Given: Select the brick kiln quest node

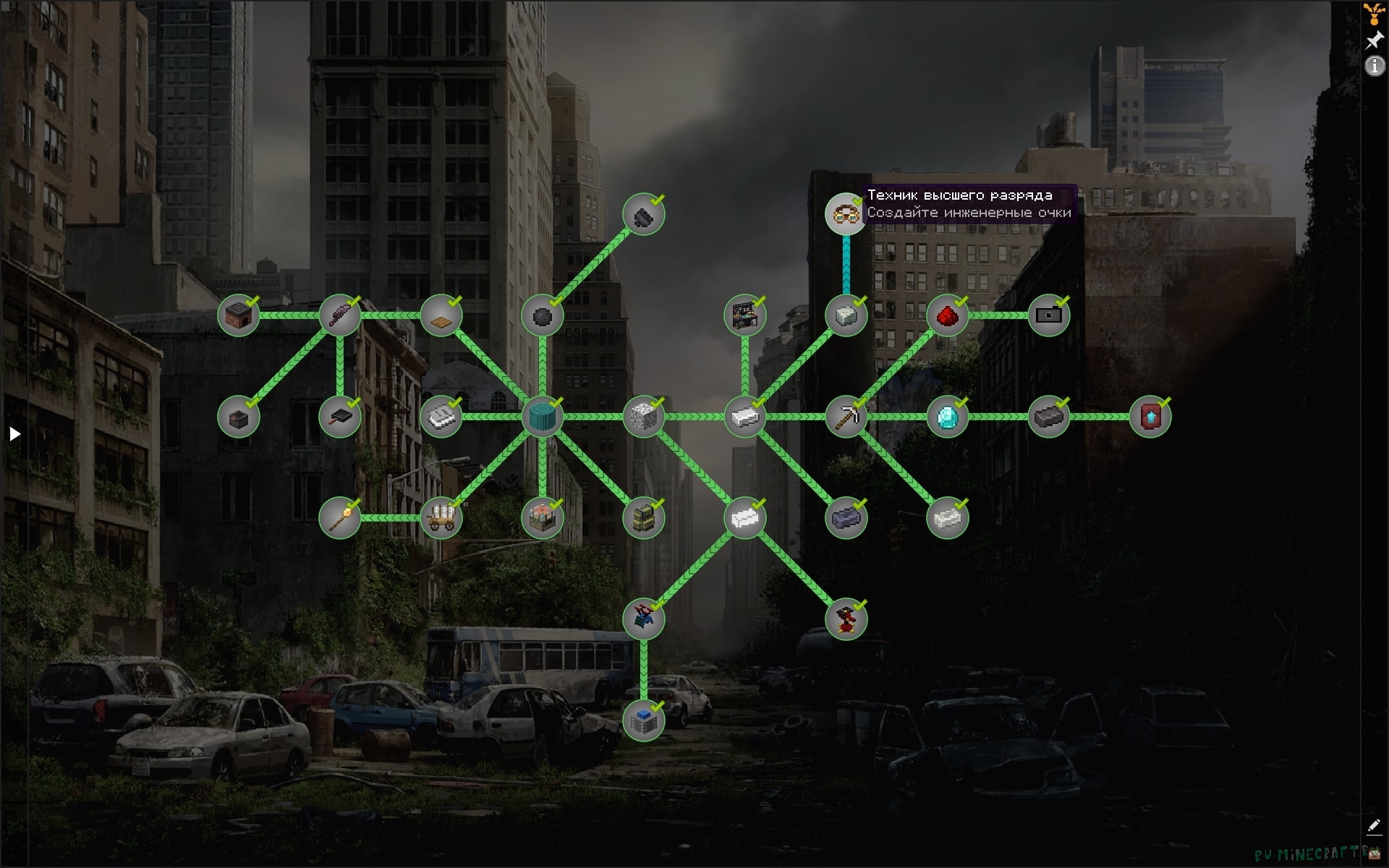Looking at the screenshot, I should 238,316.
